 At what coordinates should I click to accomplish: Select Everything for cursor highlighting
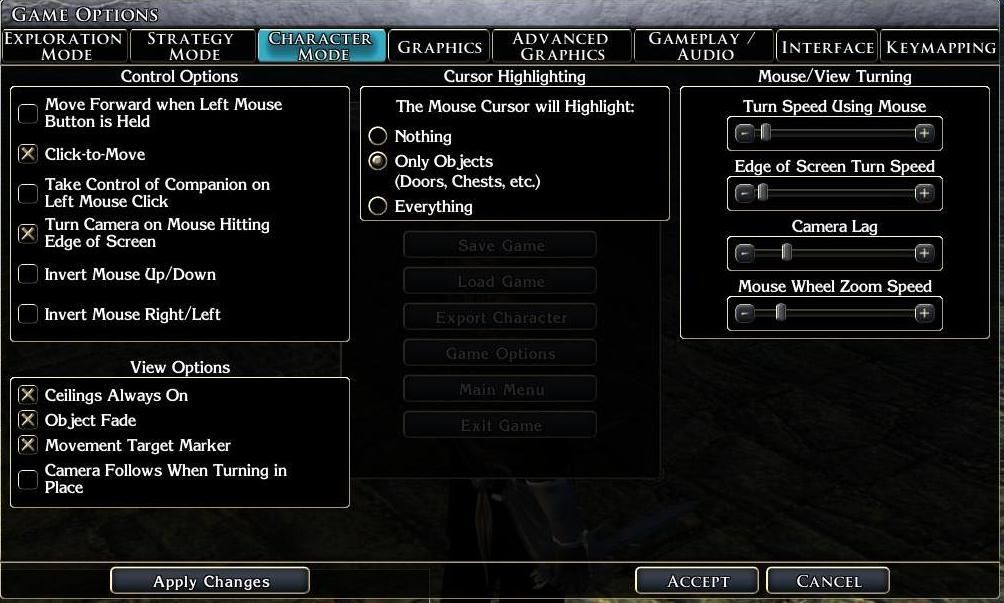click(378, 206)
